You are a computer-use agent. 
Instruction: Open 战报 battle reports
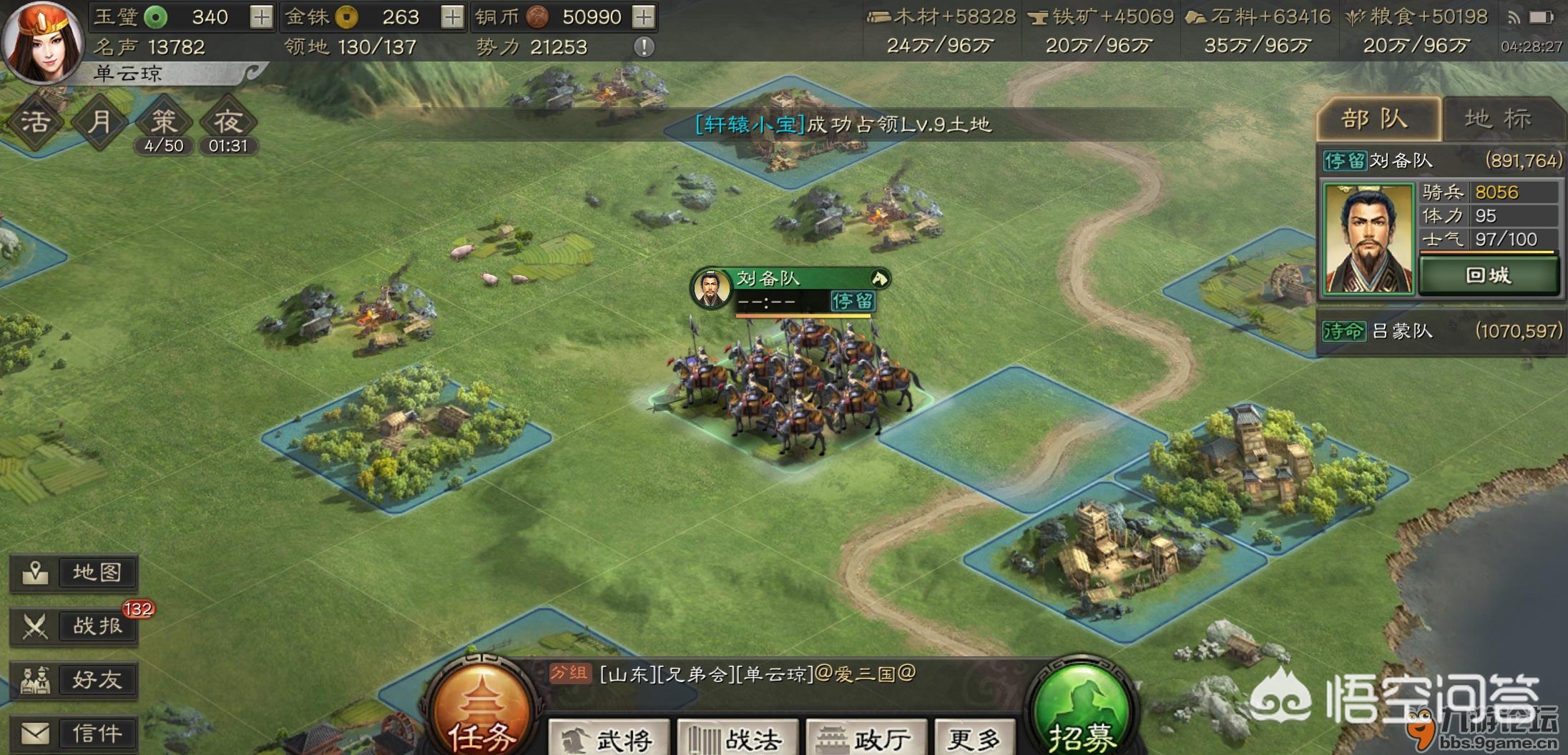[x=74, y=627]
